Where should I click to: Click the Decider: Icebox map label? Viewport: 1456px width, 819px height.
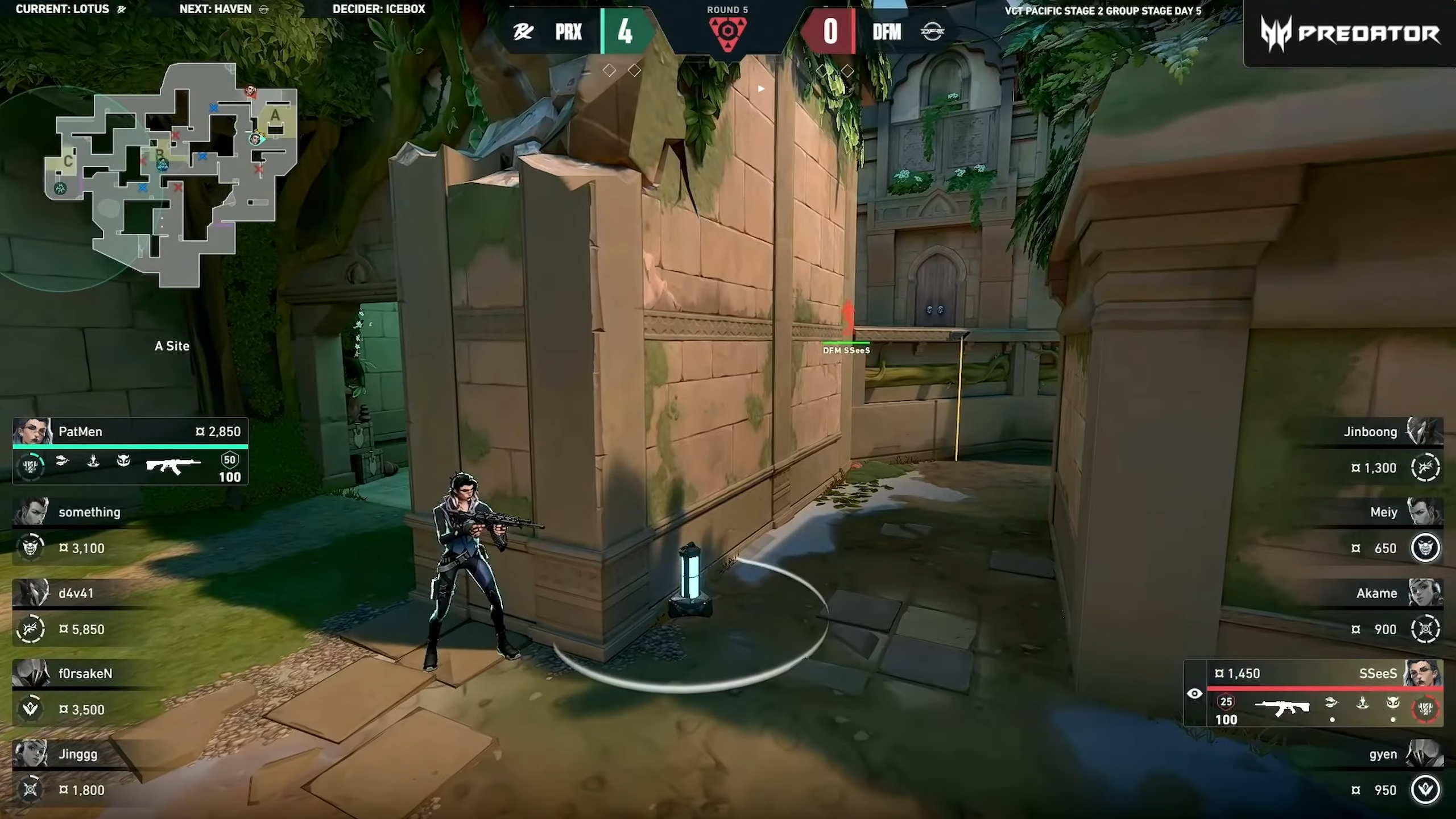(x=379, y=9)
